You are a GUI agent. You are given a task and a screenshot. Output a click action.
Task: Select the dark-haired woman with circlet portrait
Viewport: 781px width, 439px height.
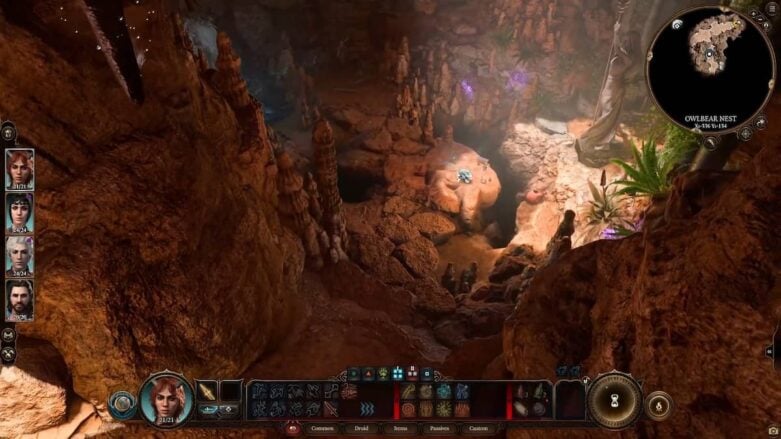(19, 211)
